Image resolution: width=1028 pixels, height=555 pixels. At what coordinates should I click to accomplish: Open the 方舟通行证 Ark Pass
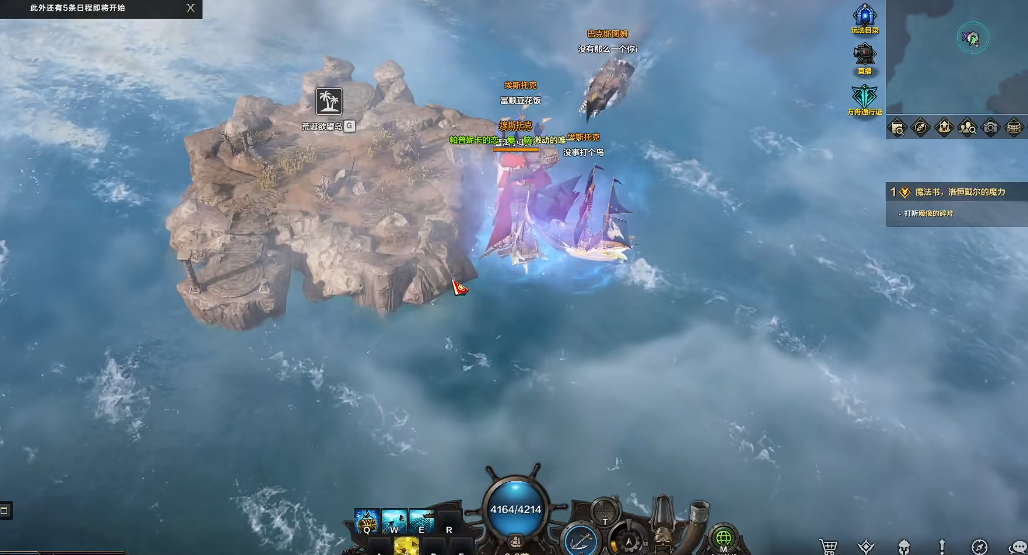coord(864,96)
